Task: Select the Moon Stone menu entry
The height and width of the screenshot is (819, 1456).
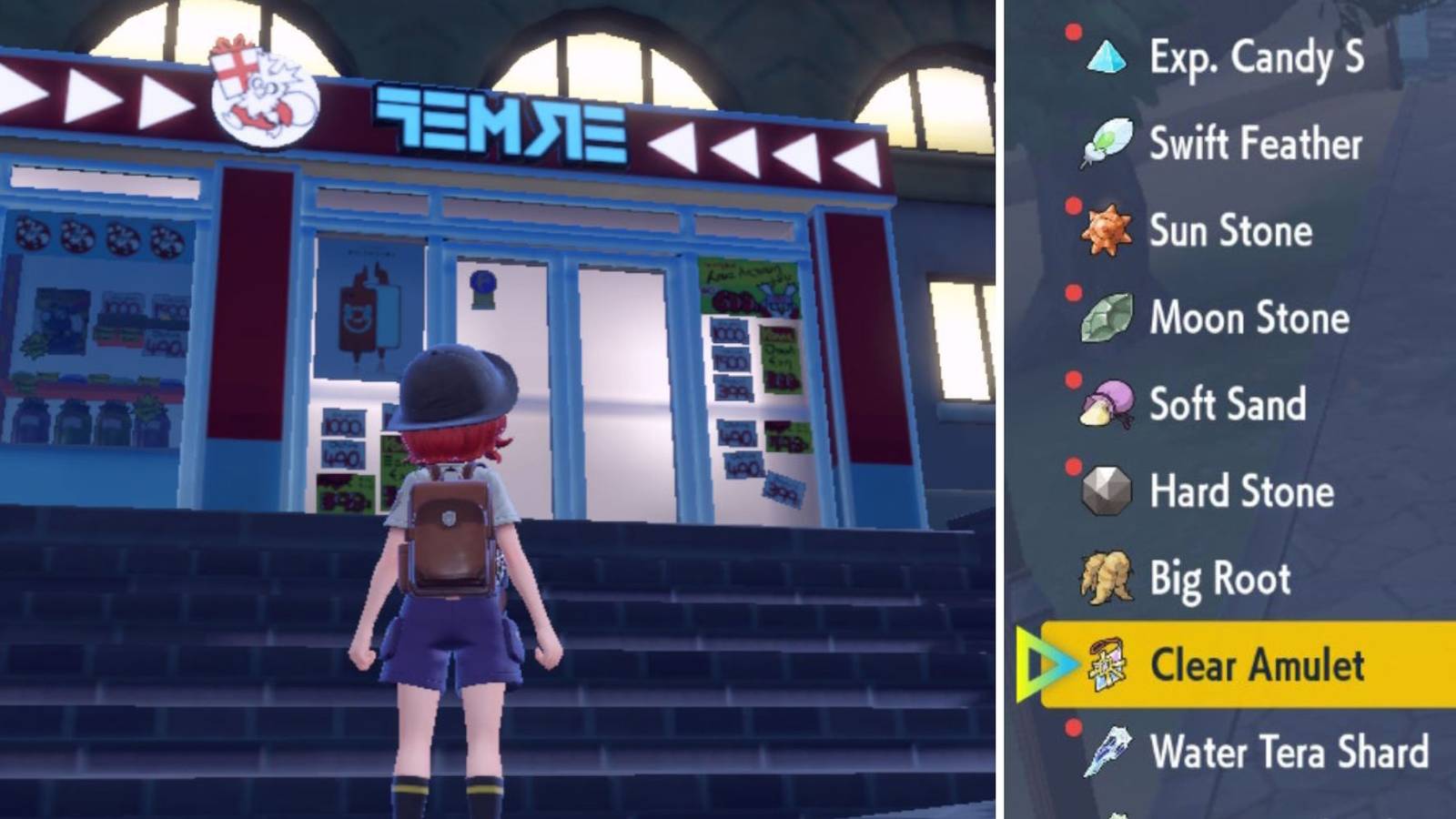Action: (x=1250, y=318)
